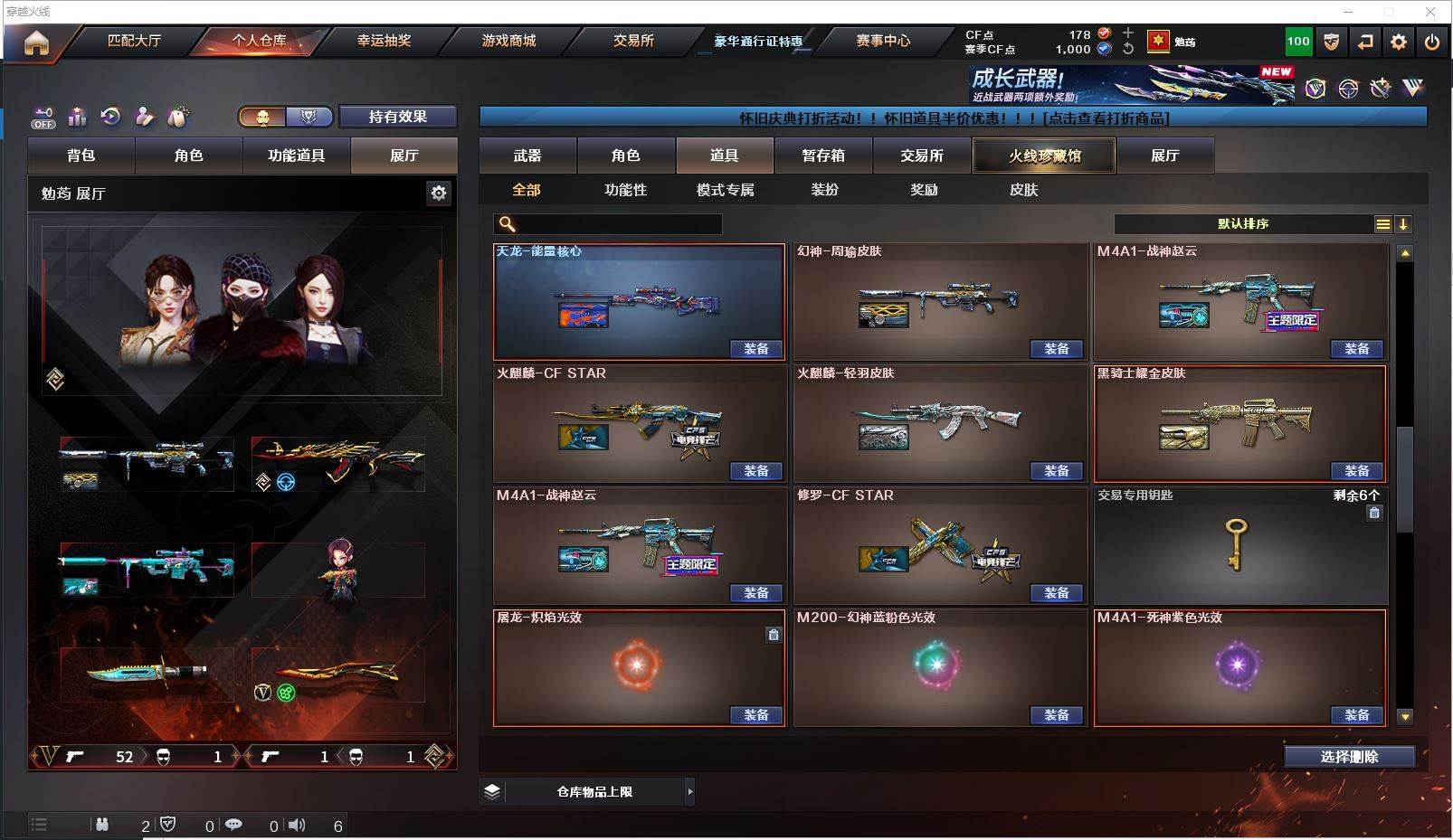Select the 黑骑士耀金皮肤 item card
1453x840 pixels.
[1239, 423]
